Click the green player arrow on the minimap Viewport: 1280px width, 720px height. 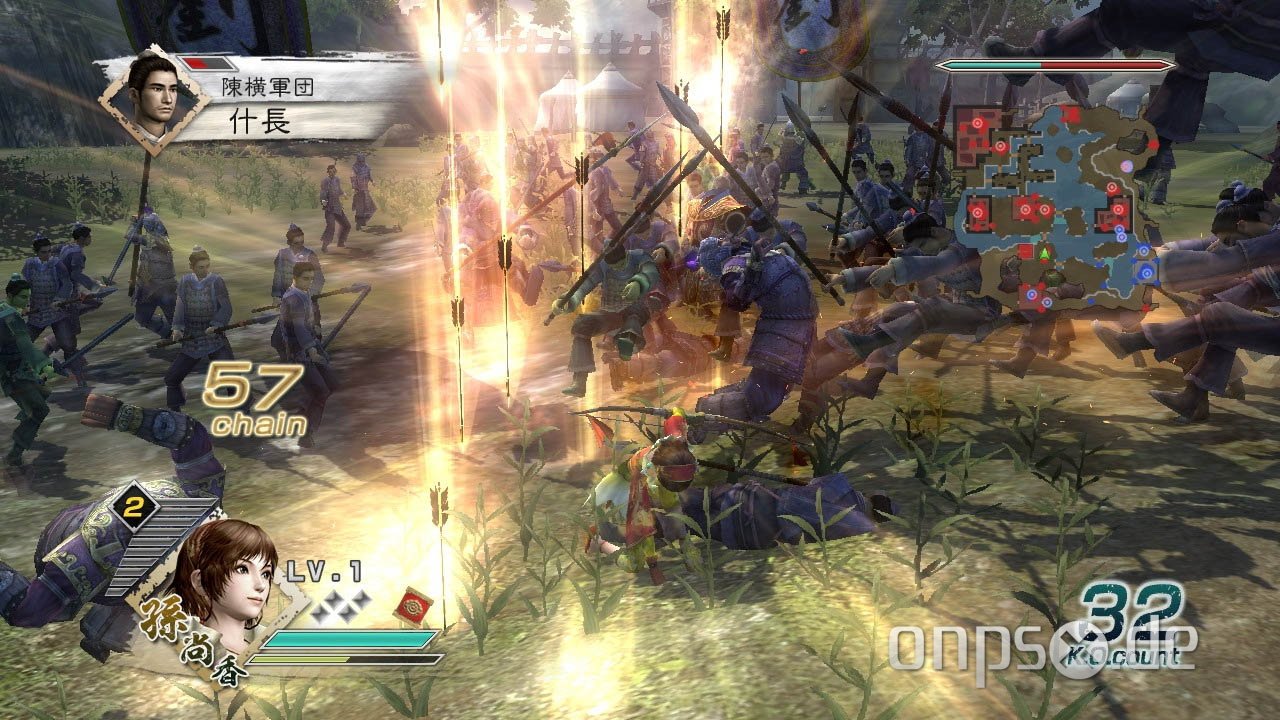coord(1044,254)
